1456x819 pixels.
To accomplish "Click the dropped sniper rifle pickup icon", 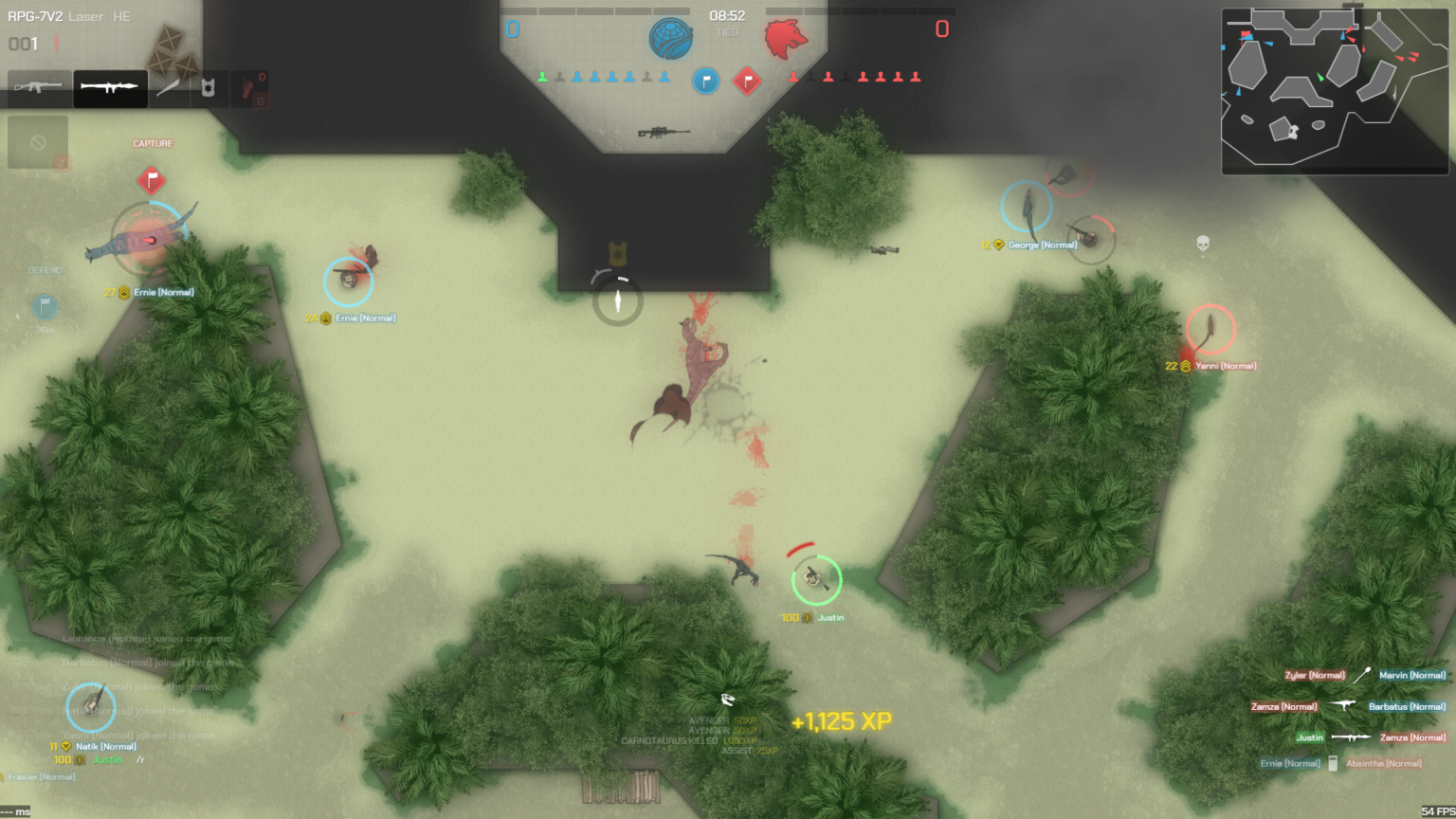I will tap(664, 131).
